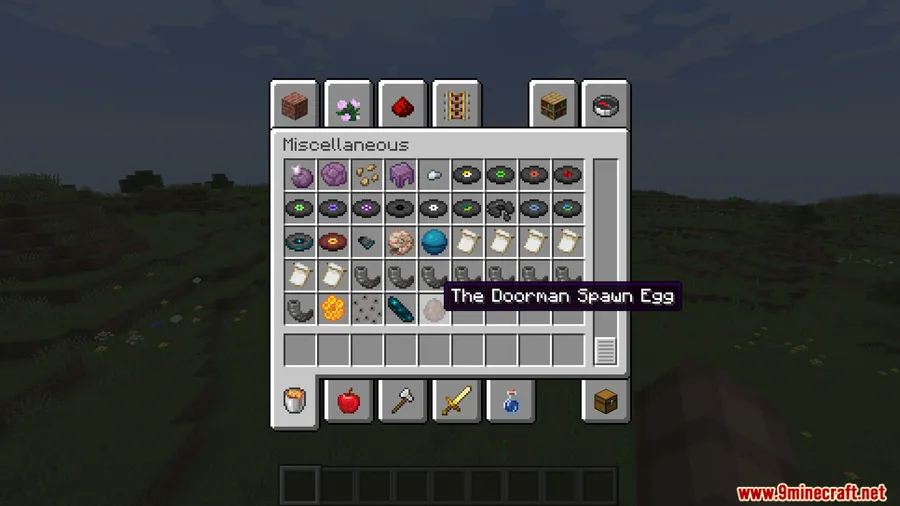Switch to the pink flower decoration tab
The height and width of the screenshot is (506, 900).
pos(348,105)
